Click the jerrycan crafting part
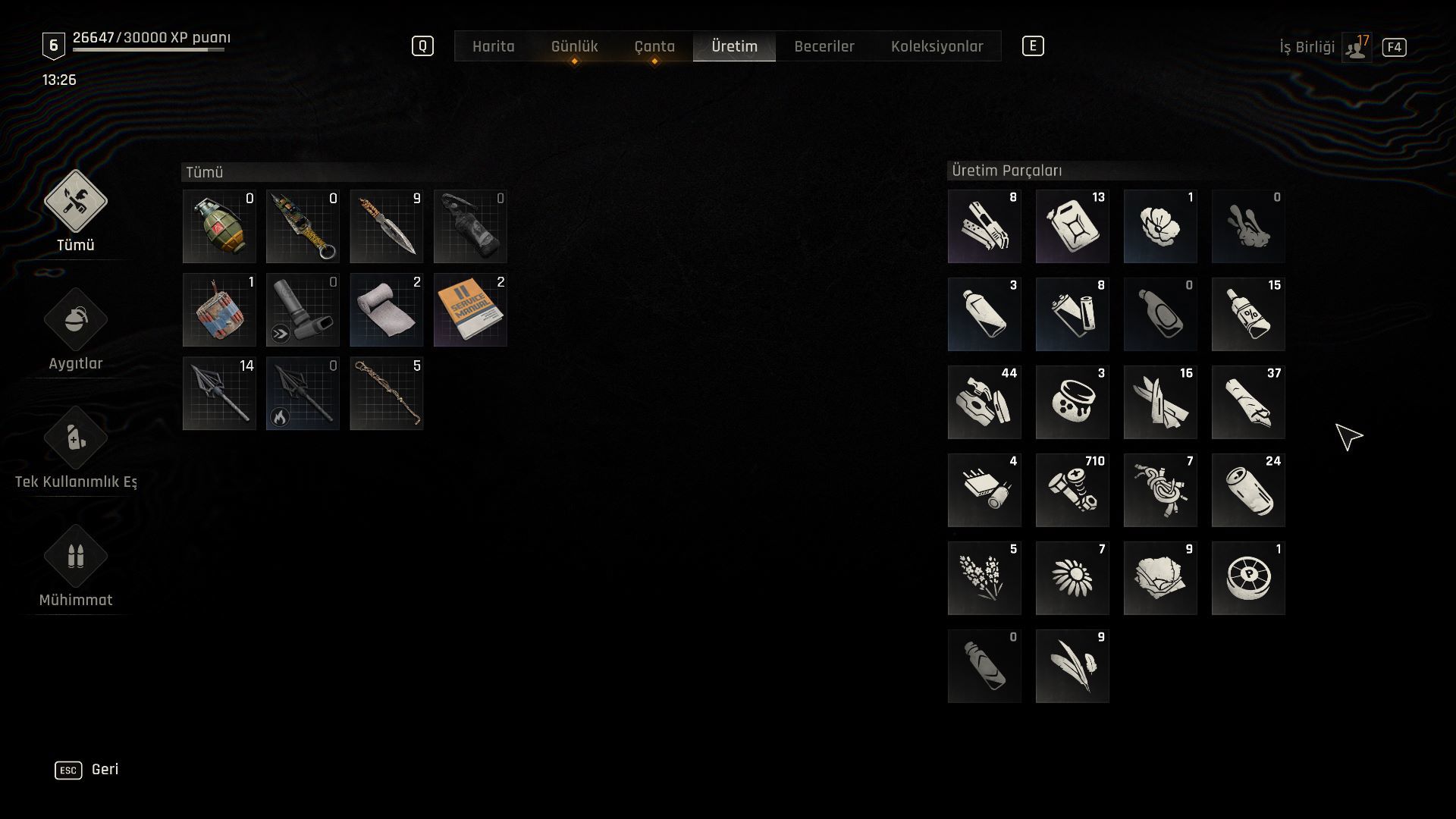 click(1072, 226)
